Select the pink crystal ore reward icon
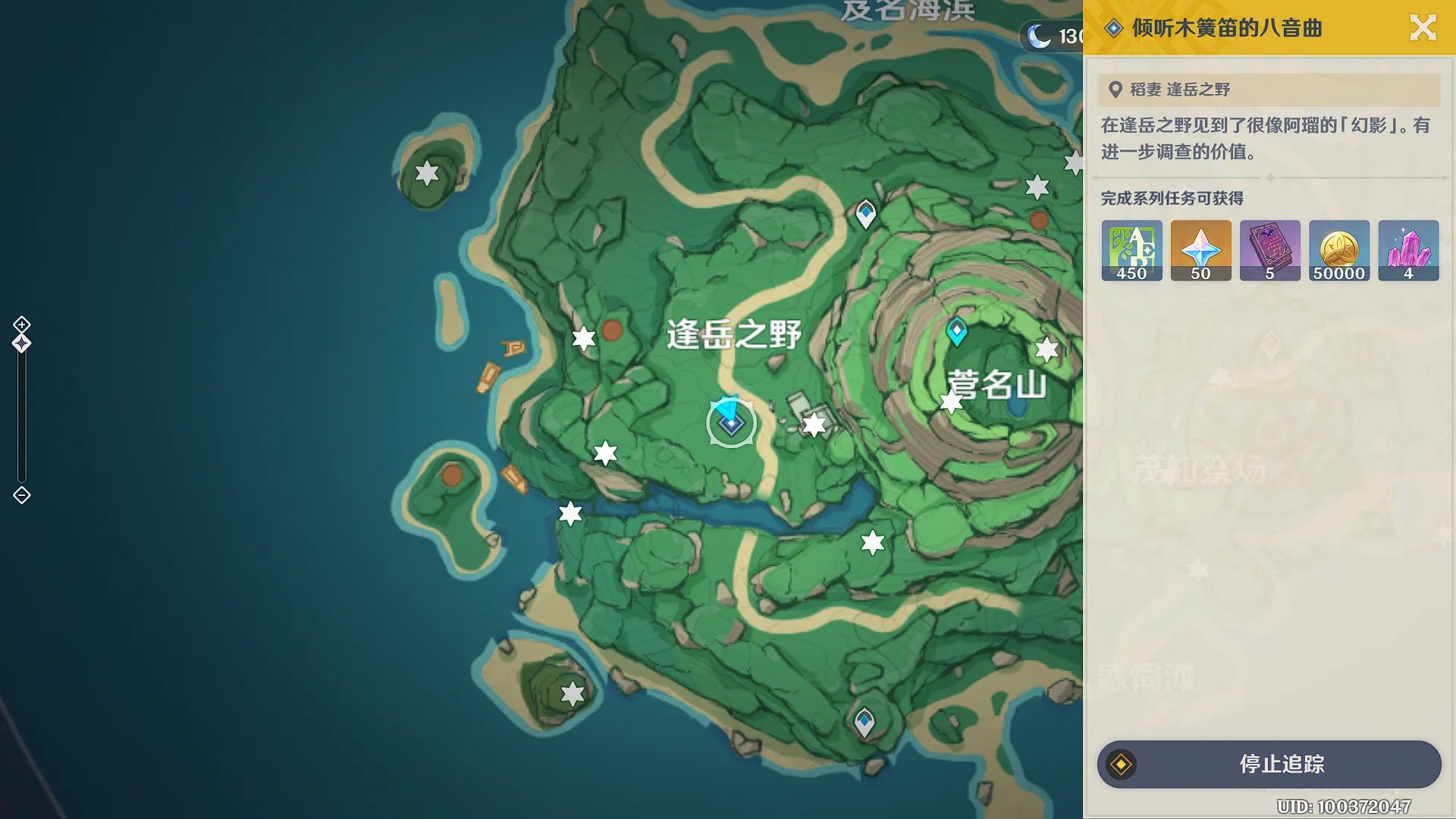Screen dimensions: 1456x819 (x=1408, y=251)
